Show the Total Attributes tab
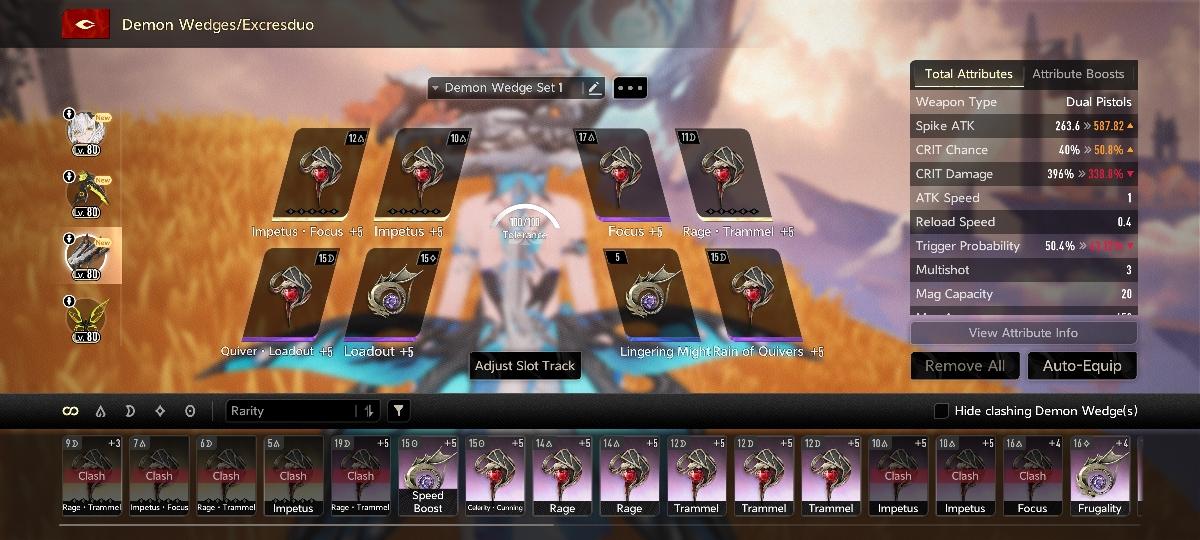Viewport: 1200px width, 540px height. point(968,74)
